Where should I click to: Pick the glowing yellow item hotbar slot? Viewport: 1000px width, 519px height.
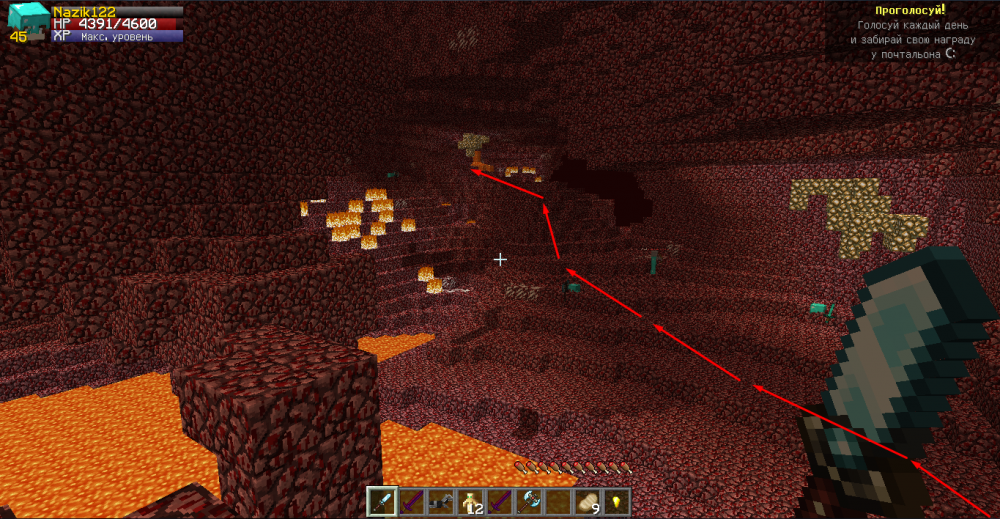coord(615,501)
